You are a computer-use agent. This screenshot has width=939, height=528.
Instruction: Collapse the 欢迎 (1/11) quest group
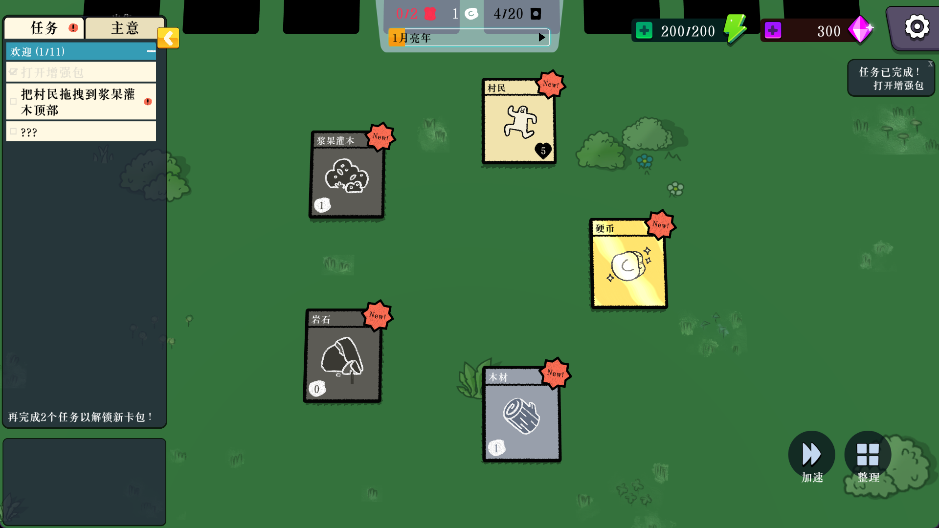(x=151, y=51)
